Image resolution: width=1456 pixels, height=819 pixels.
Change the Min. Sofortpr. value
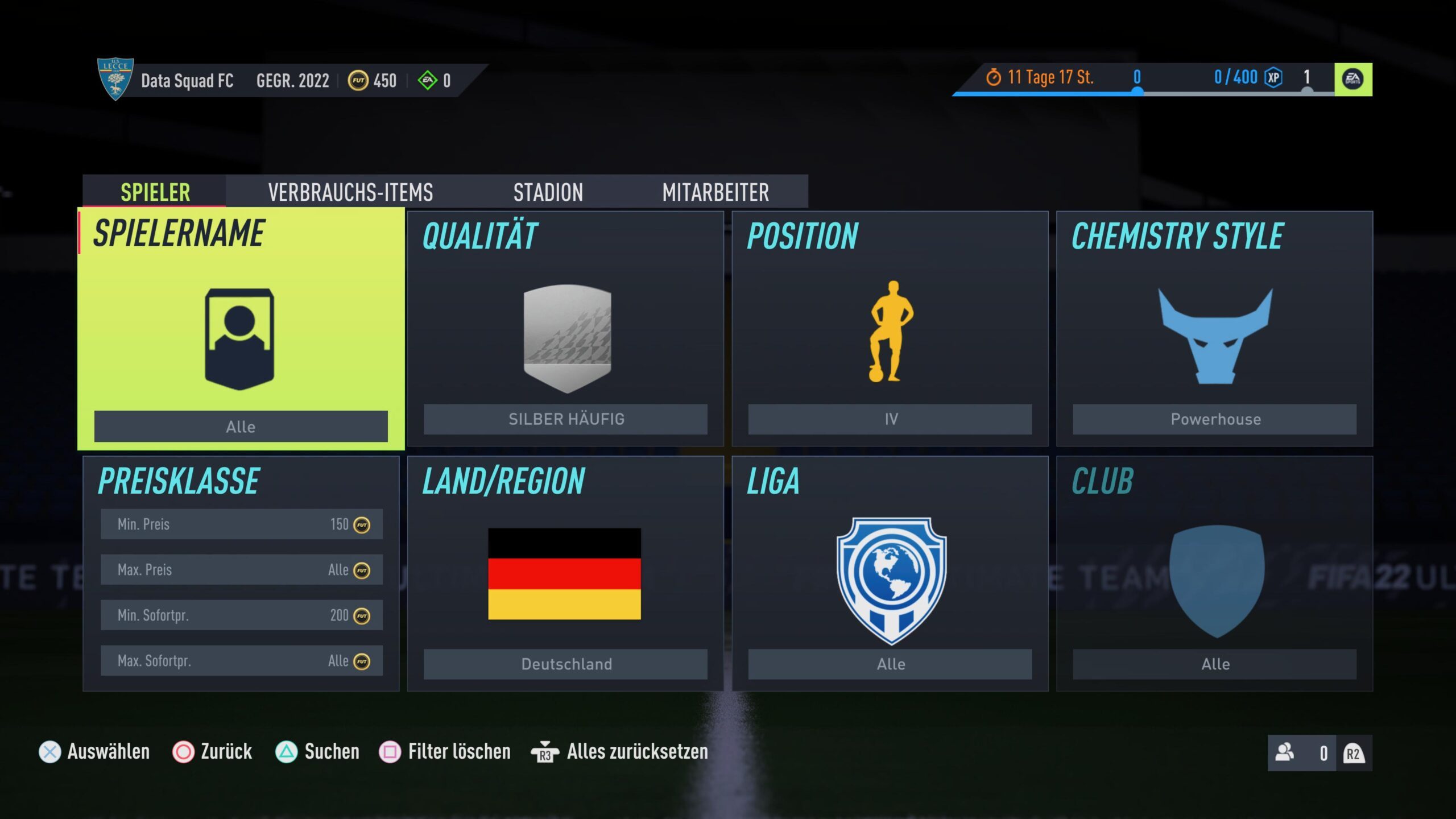[x=241, y=615]
